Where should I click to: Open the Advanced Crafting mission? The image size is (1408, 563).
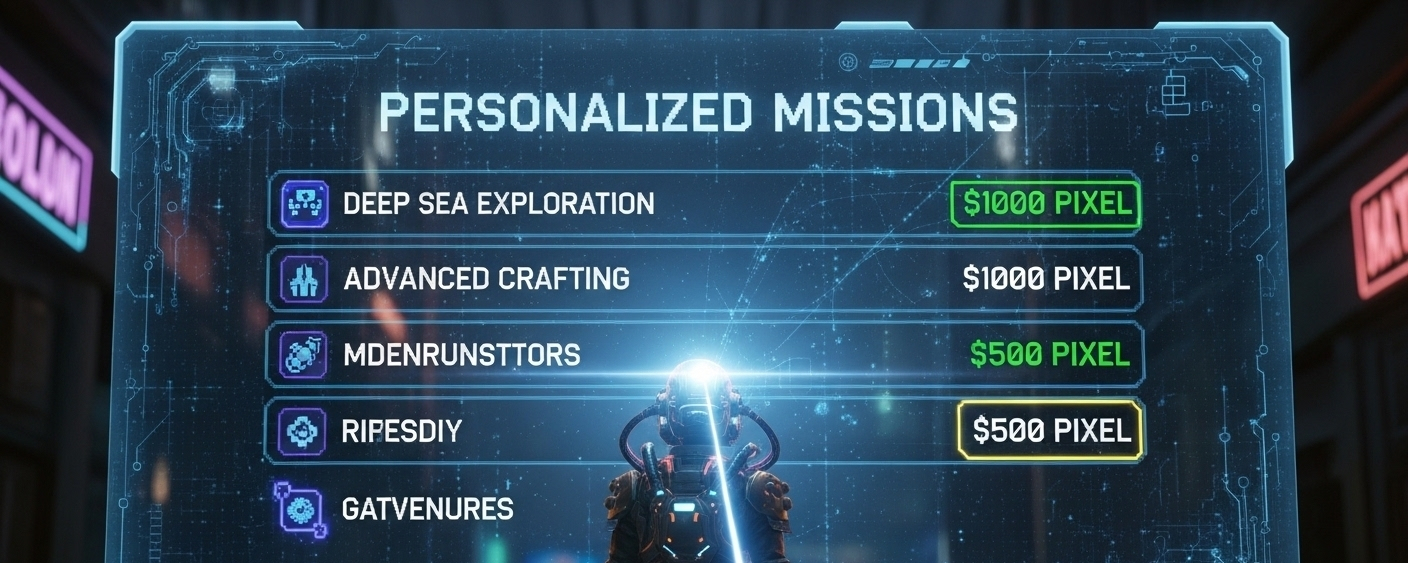(x=486, y=278)
